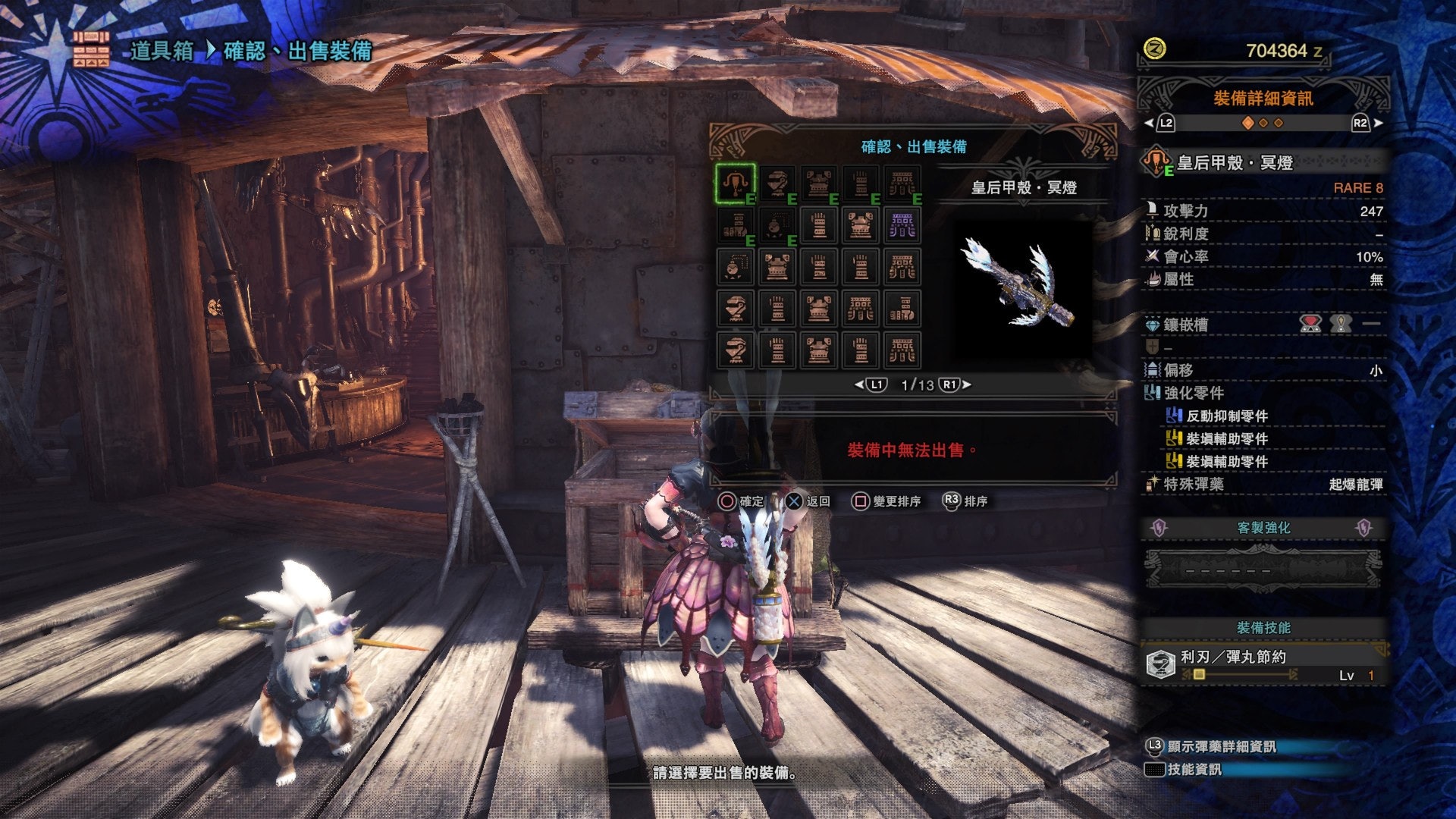Switch to previous equipment details tab

tap(1160, 123)
